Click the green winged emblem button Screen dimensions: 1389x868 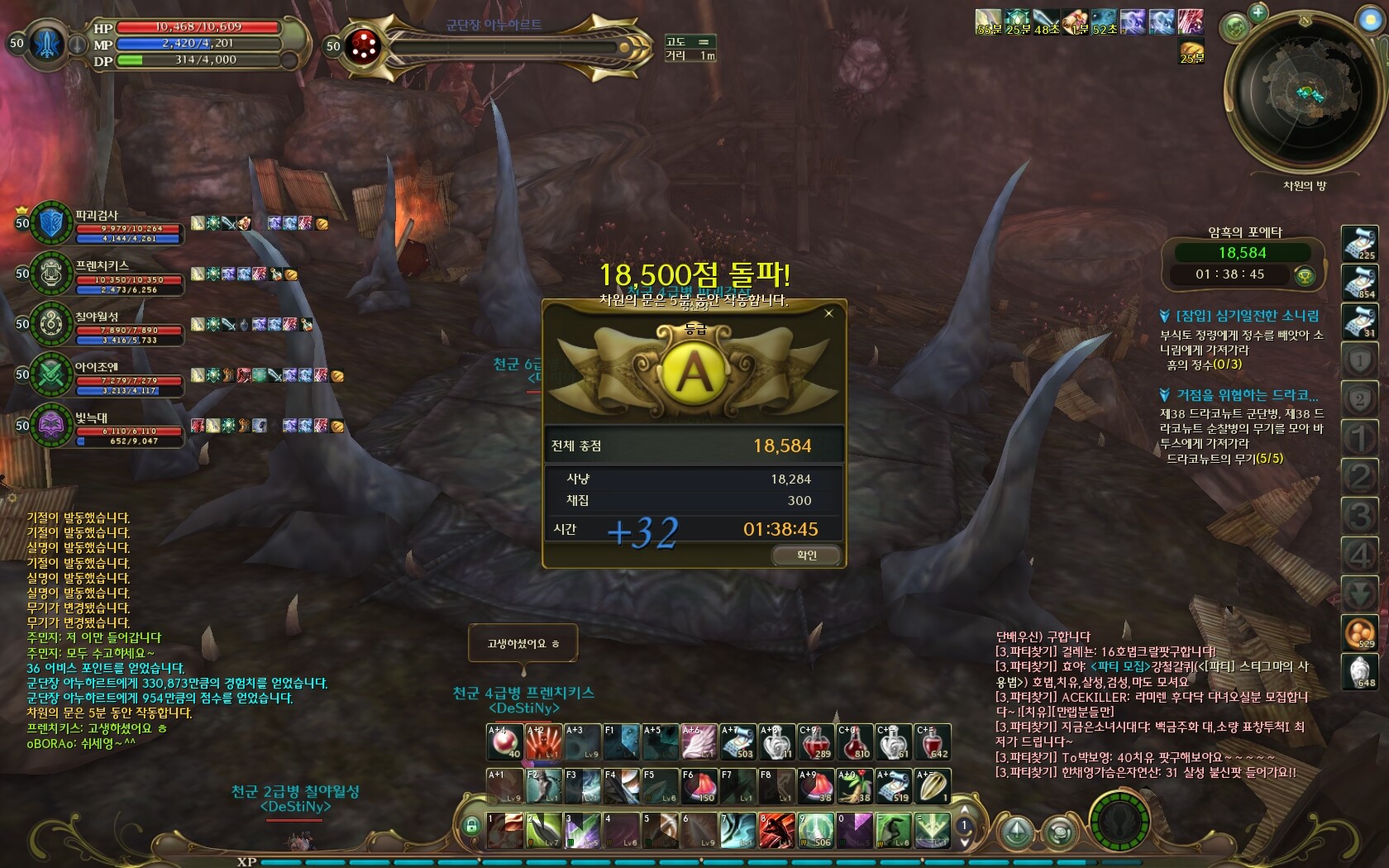(1119, 823)
